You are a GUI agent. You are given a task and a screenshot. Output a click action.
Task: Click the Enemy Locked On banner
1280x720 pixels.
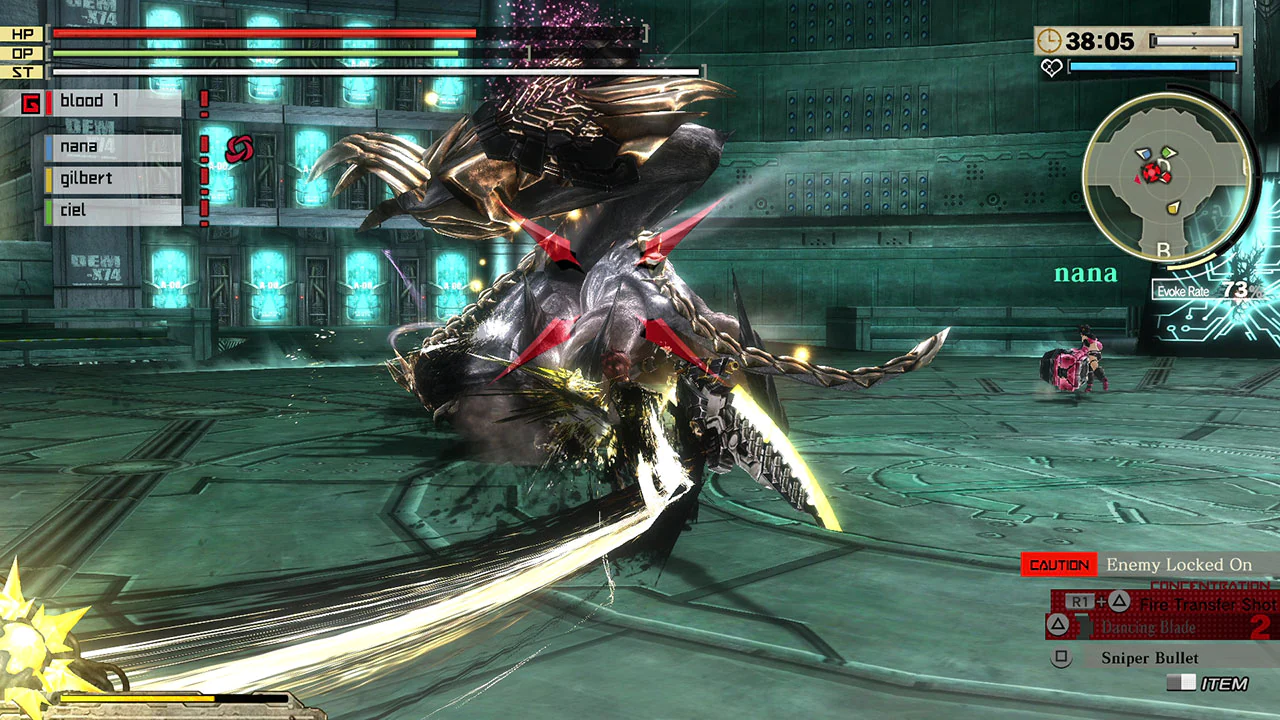(1180, 564)
